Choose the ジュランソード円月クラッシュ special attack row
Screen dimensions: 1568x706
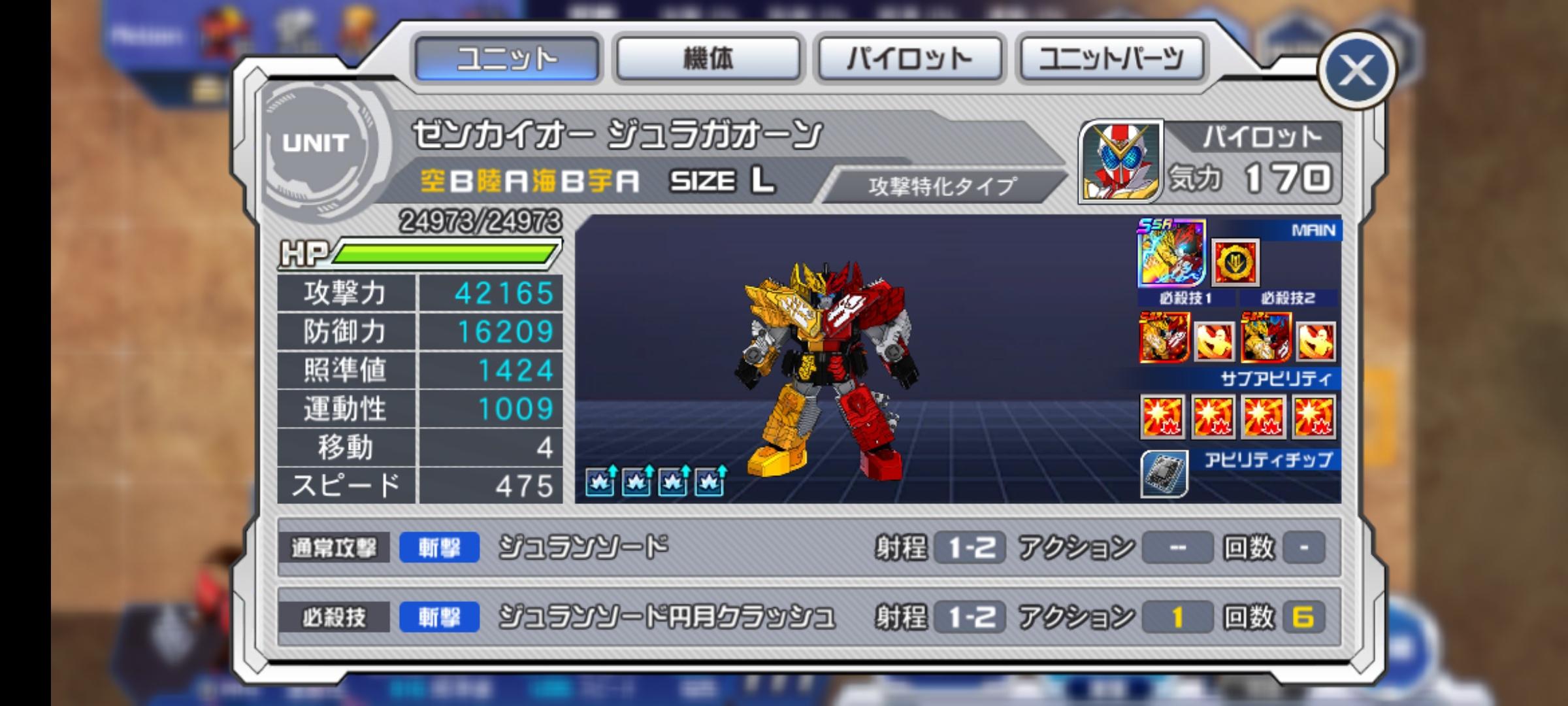pyautogui.click(x=809, y=617)
